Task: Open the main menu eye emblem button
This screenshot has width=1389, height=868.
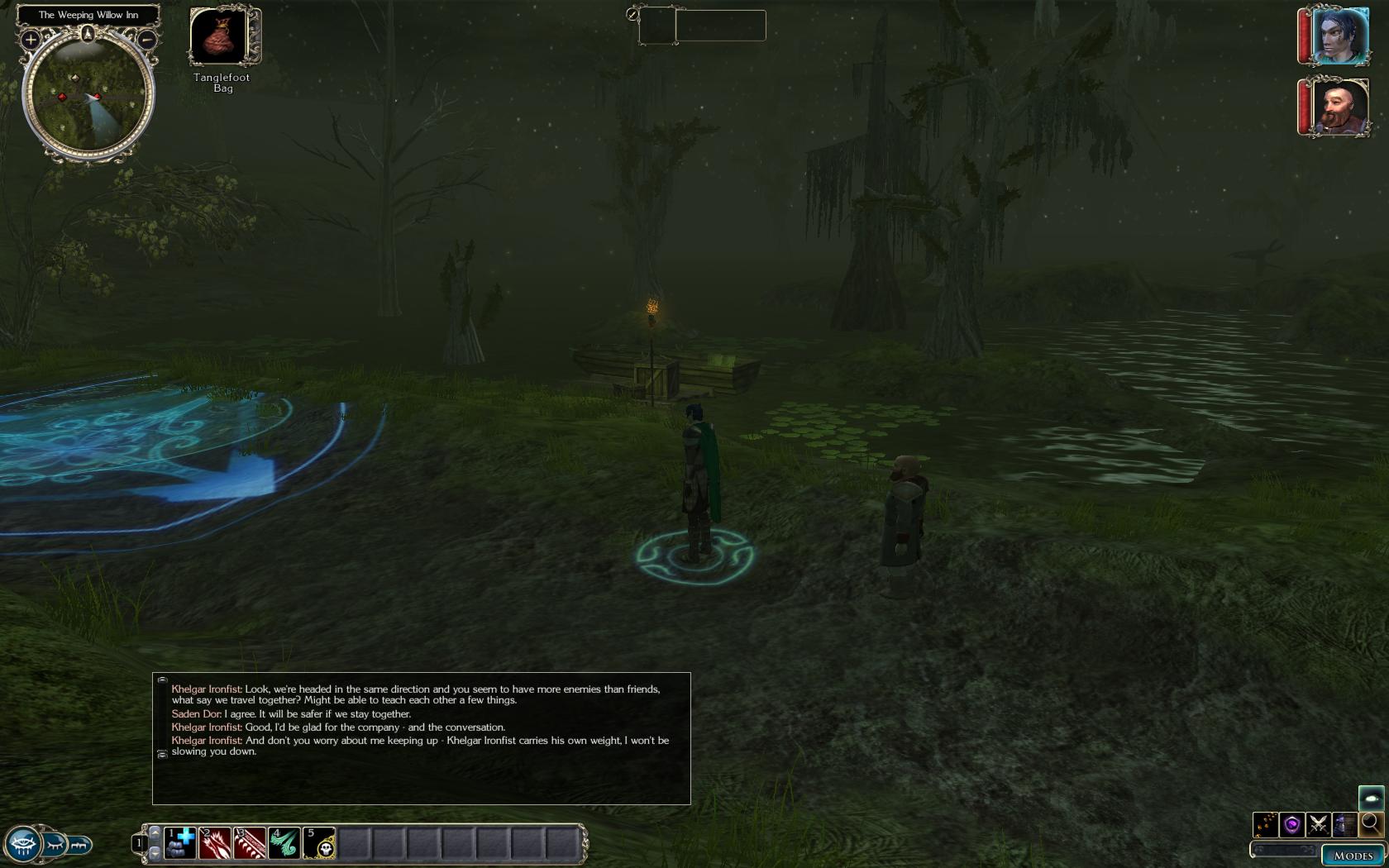Action: (21, 845)
